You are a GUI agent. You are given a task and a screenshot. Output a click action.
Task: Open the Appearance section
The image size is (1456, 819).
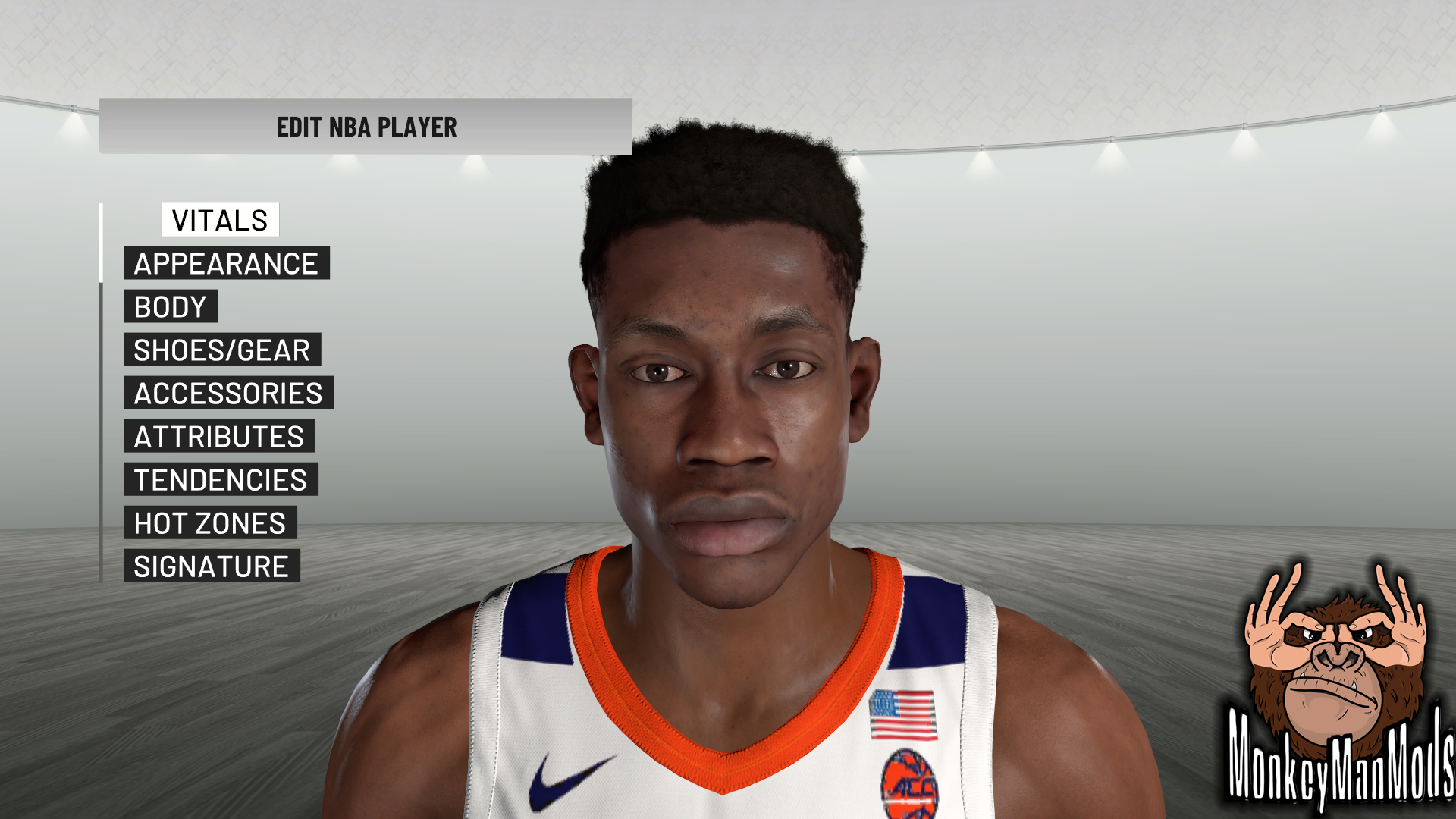pyautogui.click(x=226, y=263)
